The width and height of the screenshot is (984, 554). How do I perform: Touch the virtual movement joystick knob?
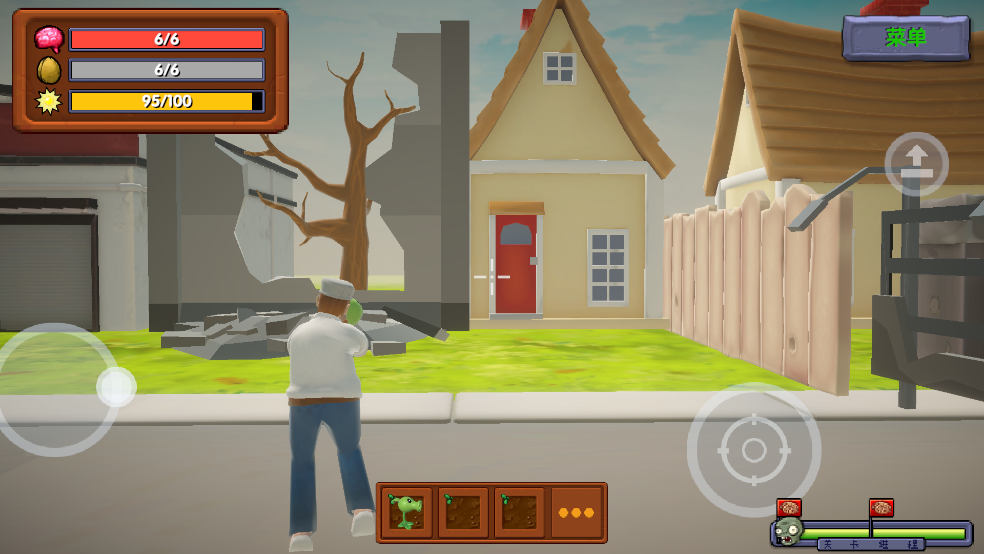(116, 387)
